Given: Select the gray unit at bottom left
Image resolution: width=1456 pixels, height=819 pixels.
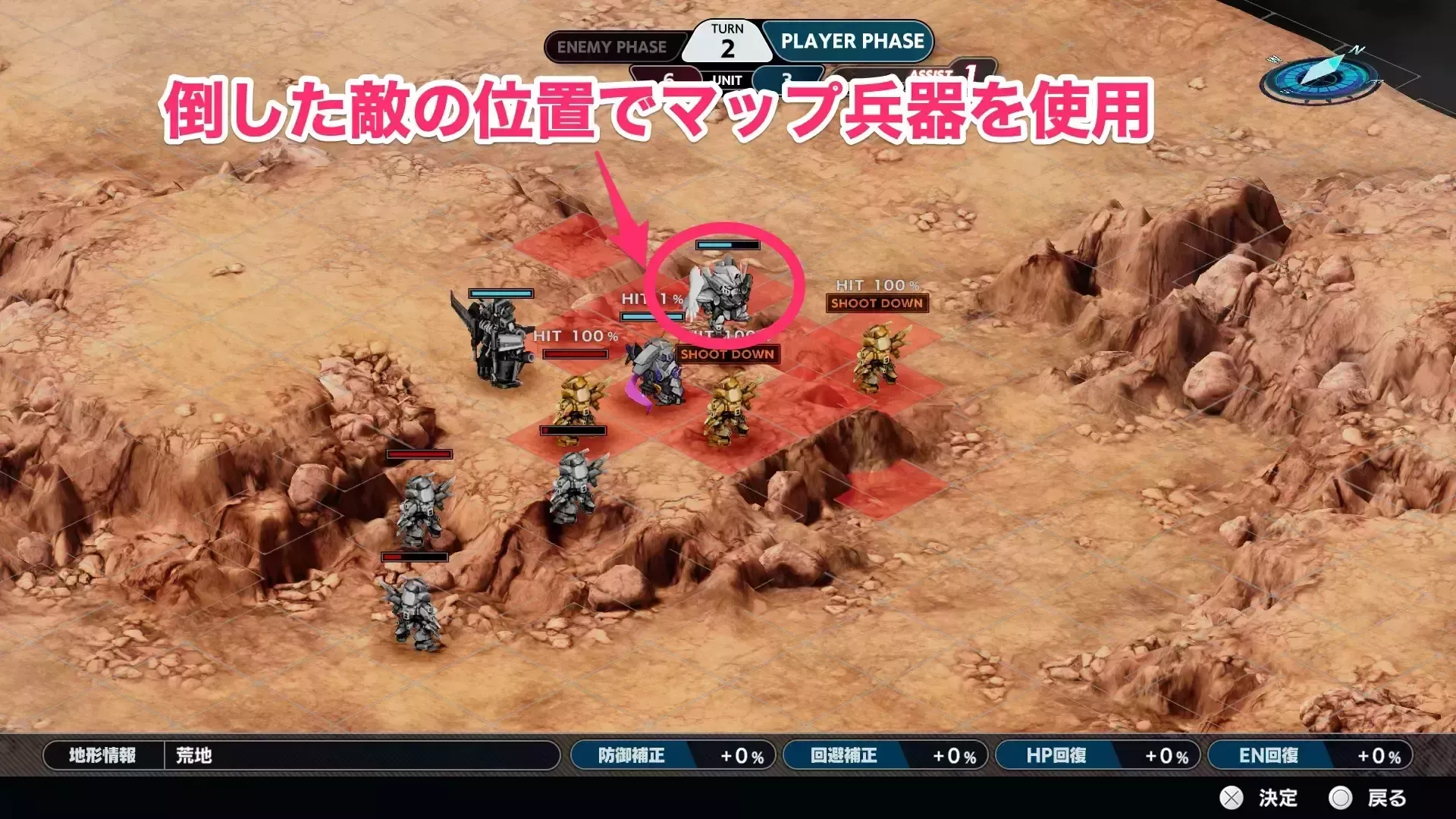Looking at the screenshot, I should click(x=417, y=614).
